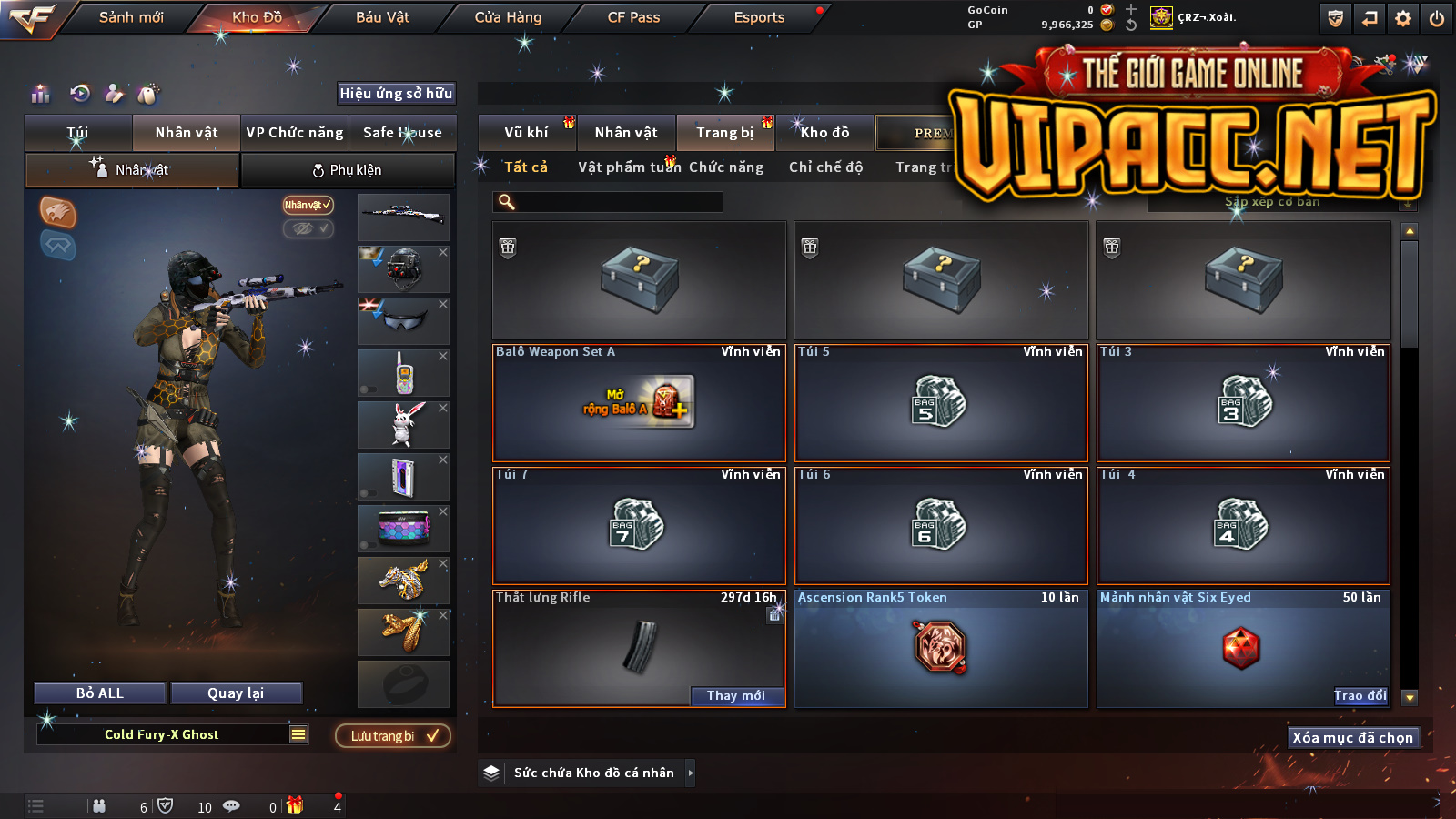Select the Ascension Rank5 Token item
The height and width of the screenshot is (819, 1456).
[941, 648]
